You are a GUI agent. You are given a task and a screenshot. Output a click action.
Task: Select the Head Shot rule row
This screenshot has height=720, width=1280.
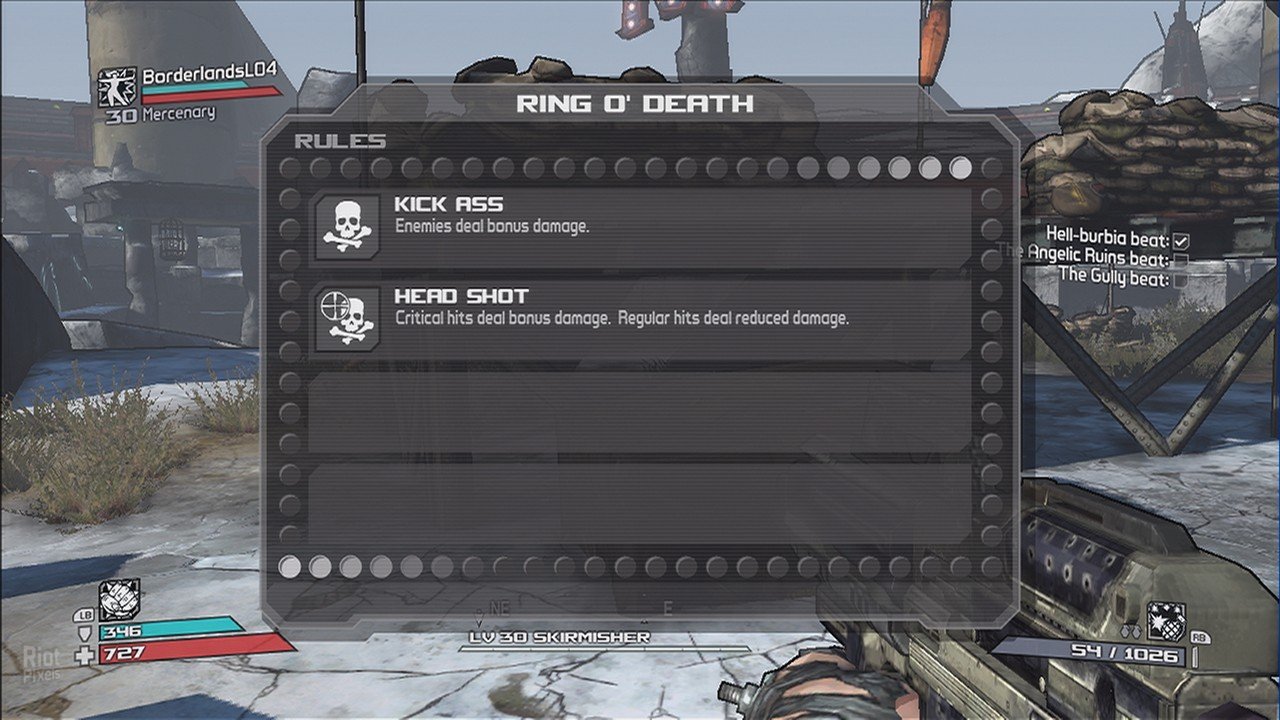(640, 319)
